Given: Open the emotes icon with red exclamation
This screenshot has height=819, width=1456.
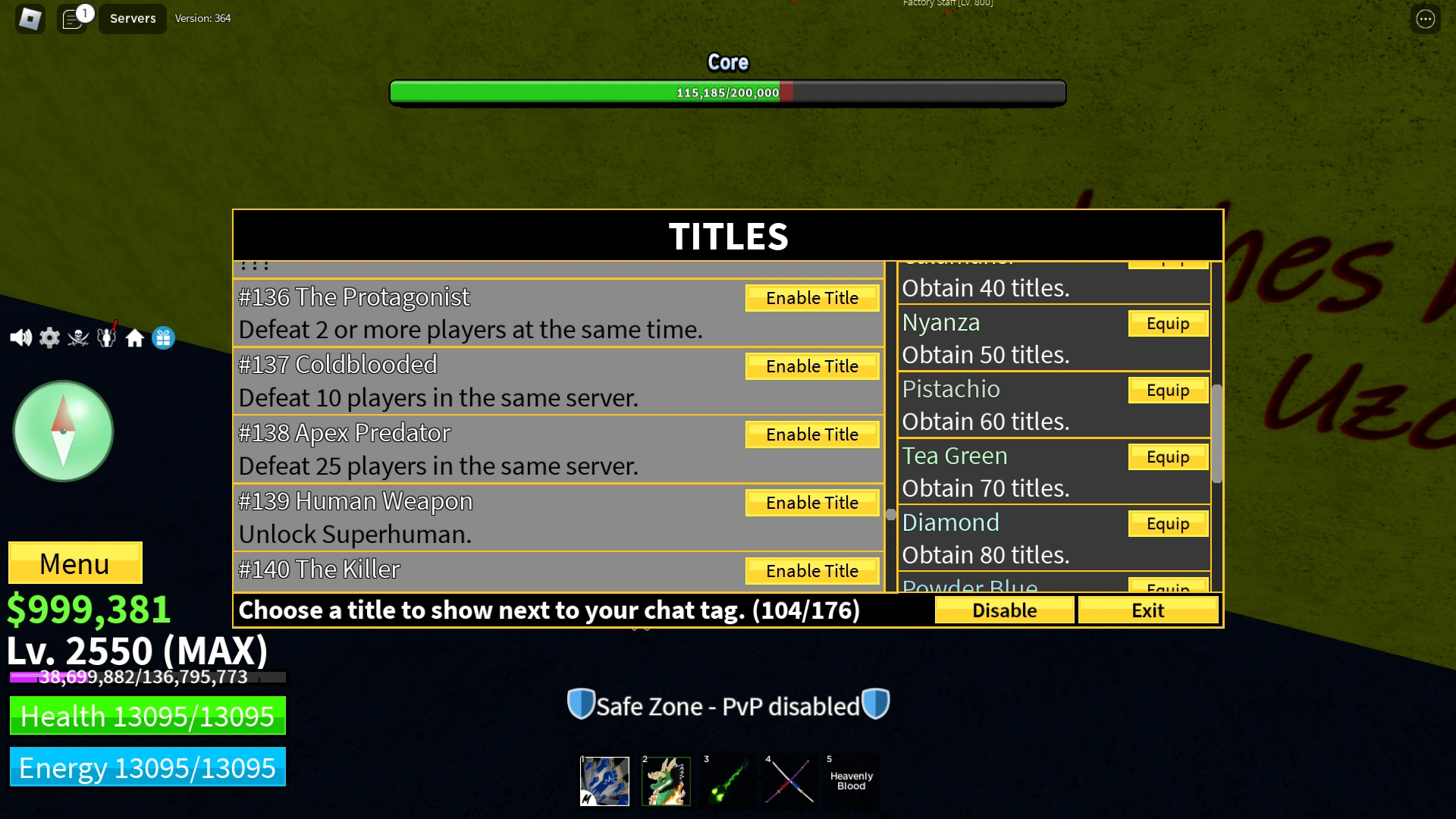Looking at the screenshot, I should pos(106,337).
